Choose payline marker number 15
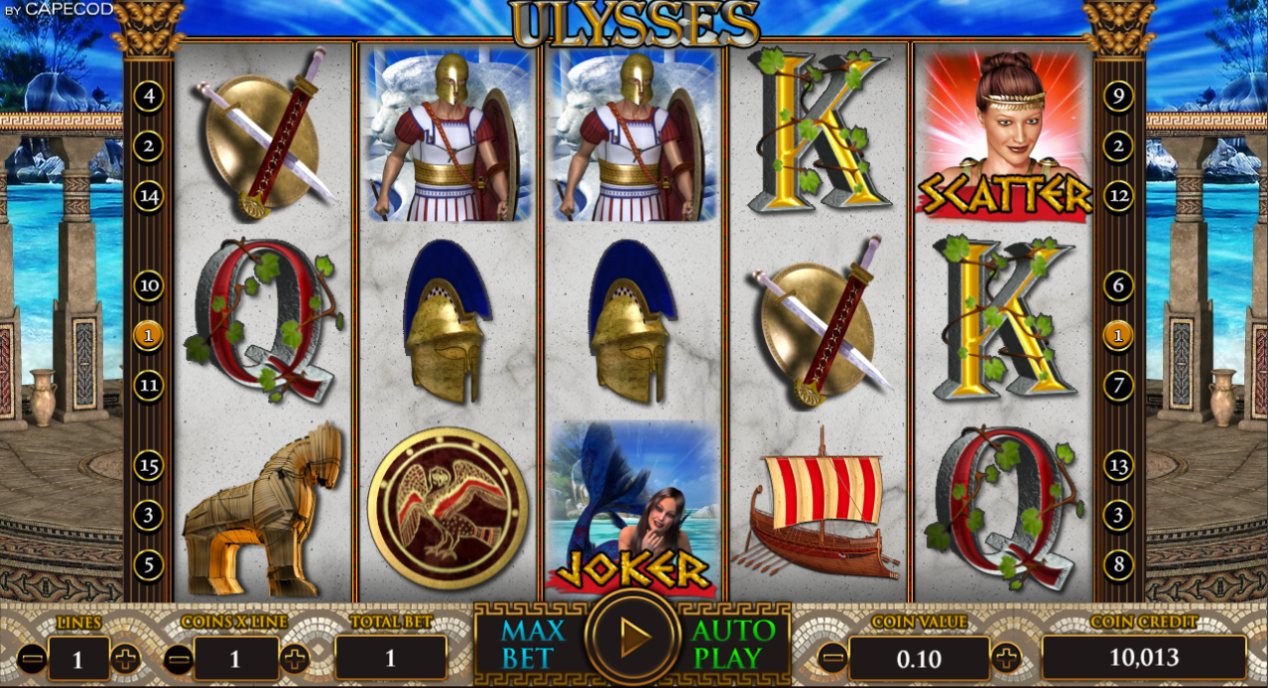The height and width of the screenshot is (688, 1268). pos(148,465)
